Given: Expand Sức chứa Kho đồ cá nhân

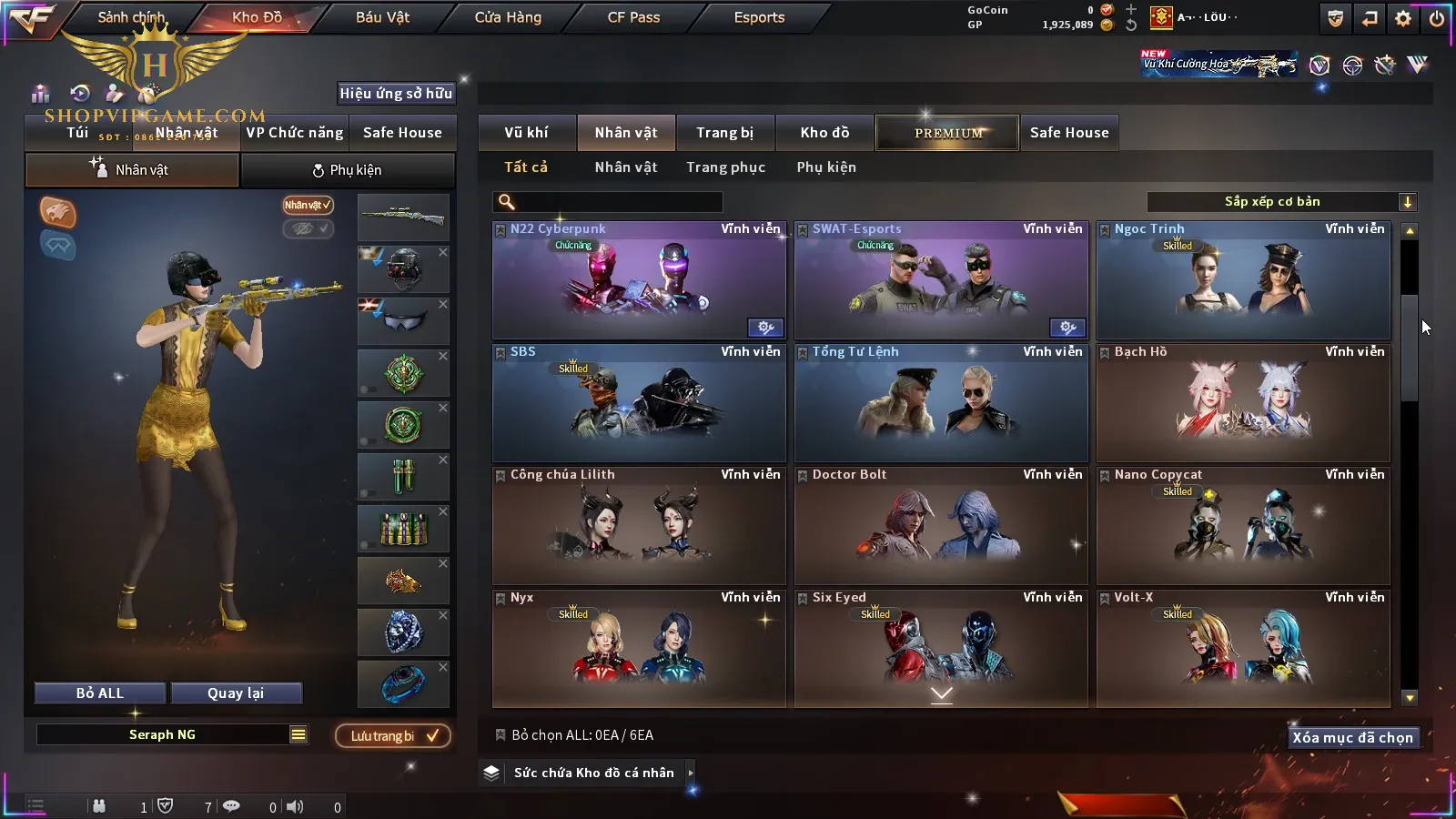Looking at the screenshot, I should point(691,773).
